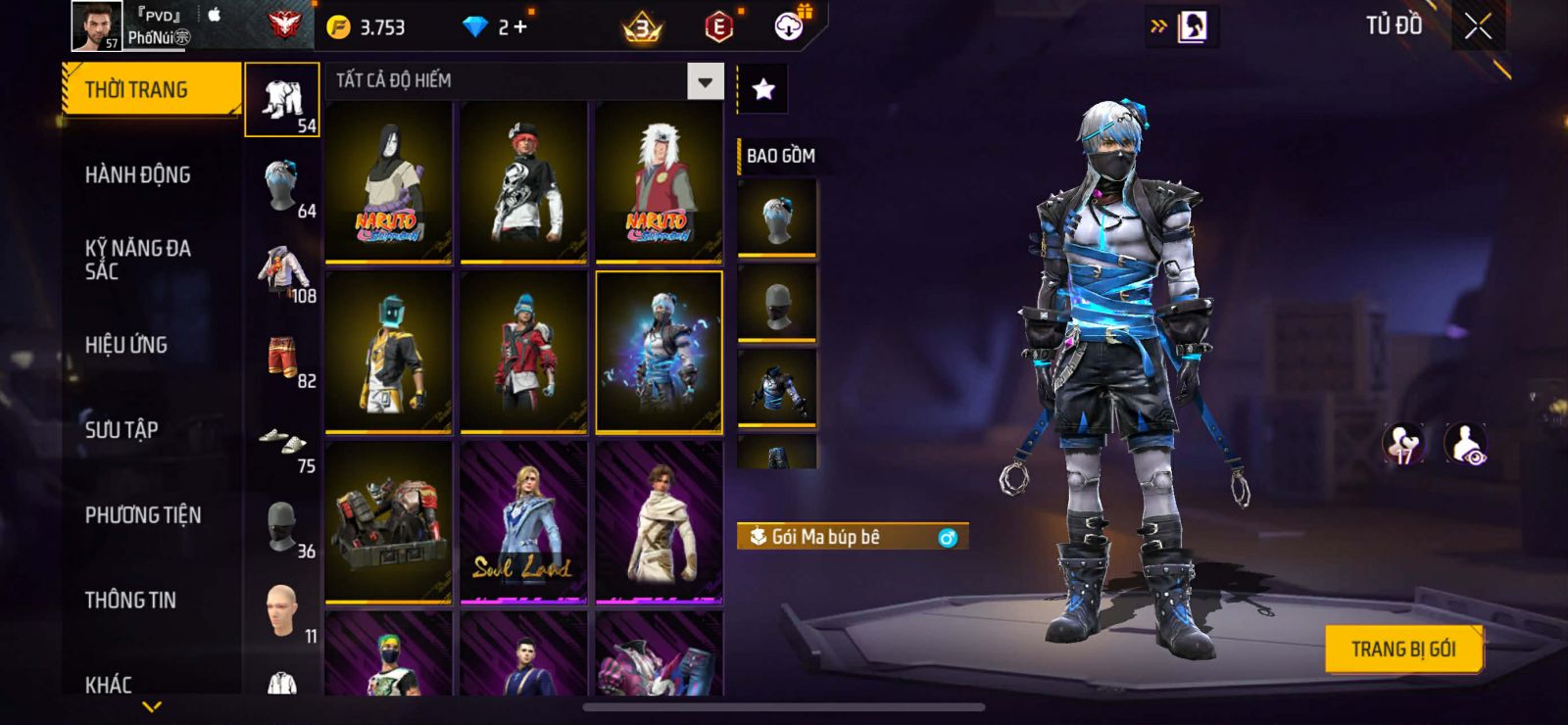Select the Soul Land outfit bundle
This screenshot has width=1568, height=725.
tap(523, 521)
